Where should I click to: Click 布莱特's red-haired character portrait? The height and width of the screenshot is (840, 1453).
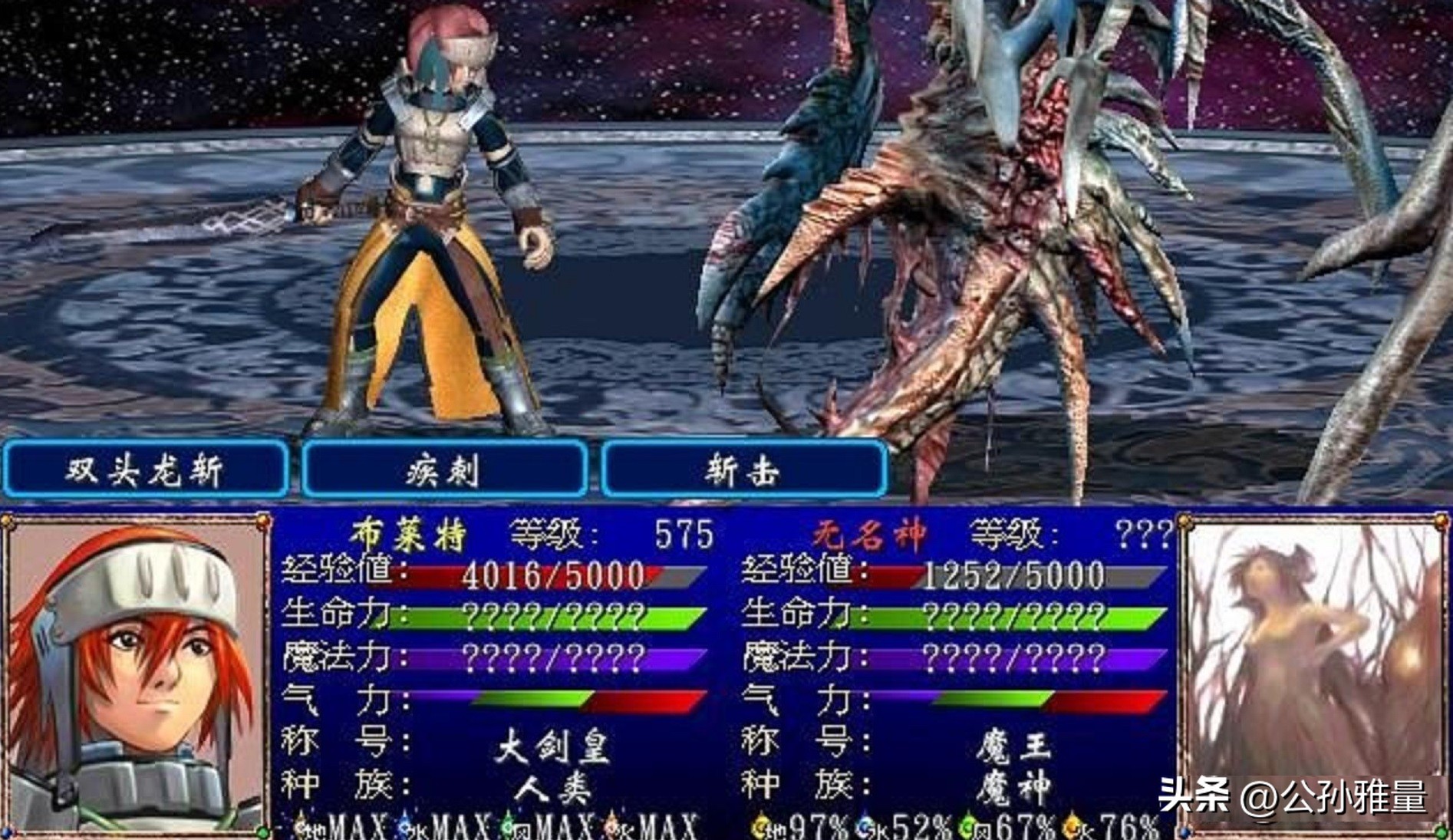click(136, 675)
